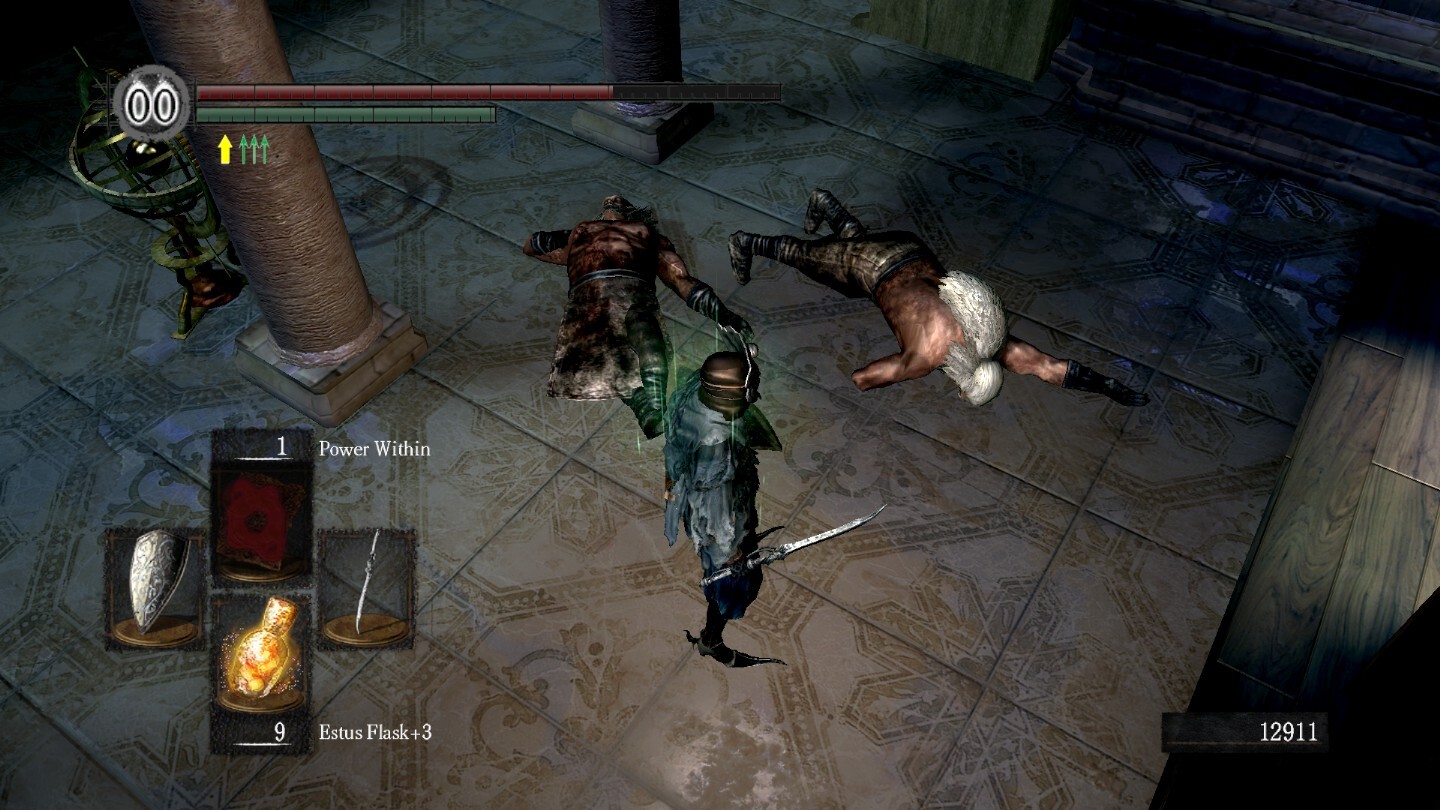The height and width of the screenshot is (810, 1440).
Task: Click the triple green arrows status icon
Action: 255,150
